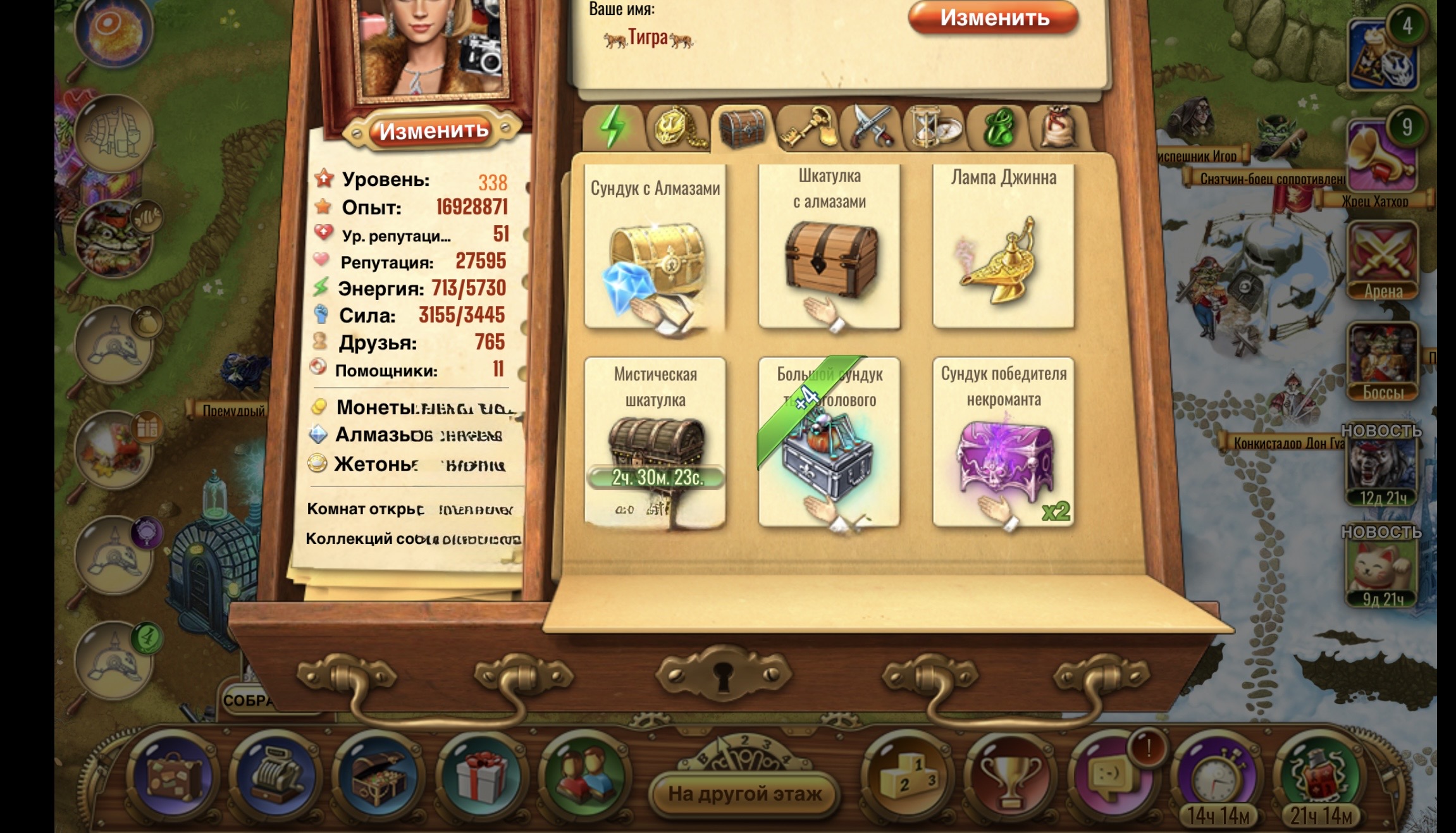The height and width of the screenshot is (833, 1456).
Task: Select the golden key tab
Action: [x=808, y=128]
